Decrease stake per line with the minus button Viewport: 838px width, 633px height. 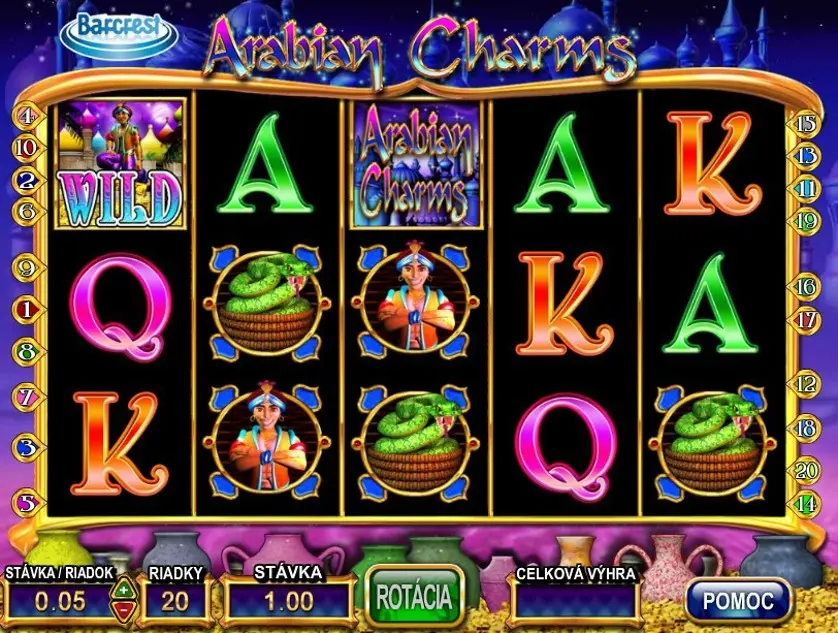122,608
